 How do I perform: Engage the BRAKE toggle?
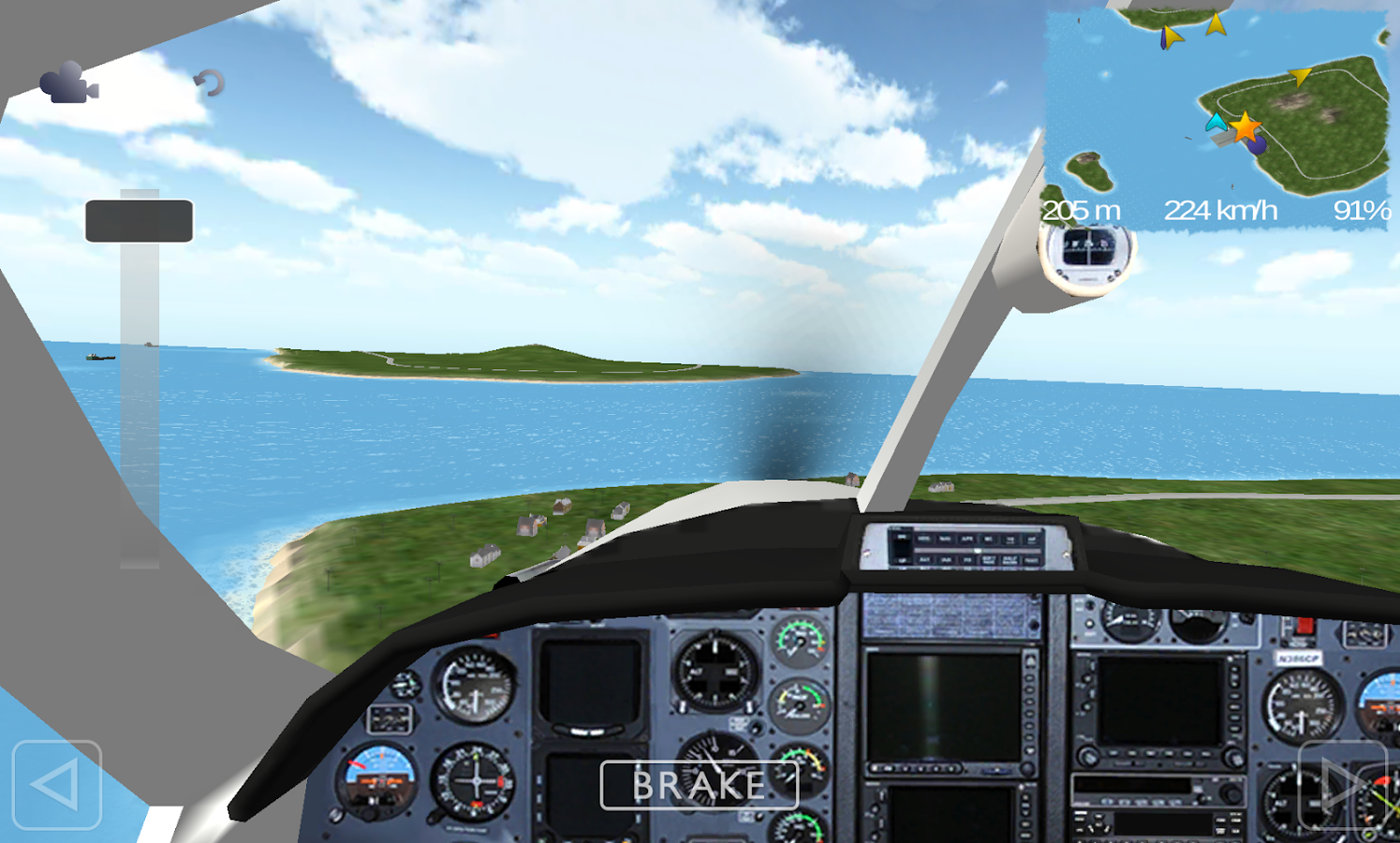(698, 786)
